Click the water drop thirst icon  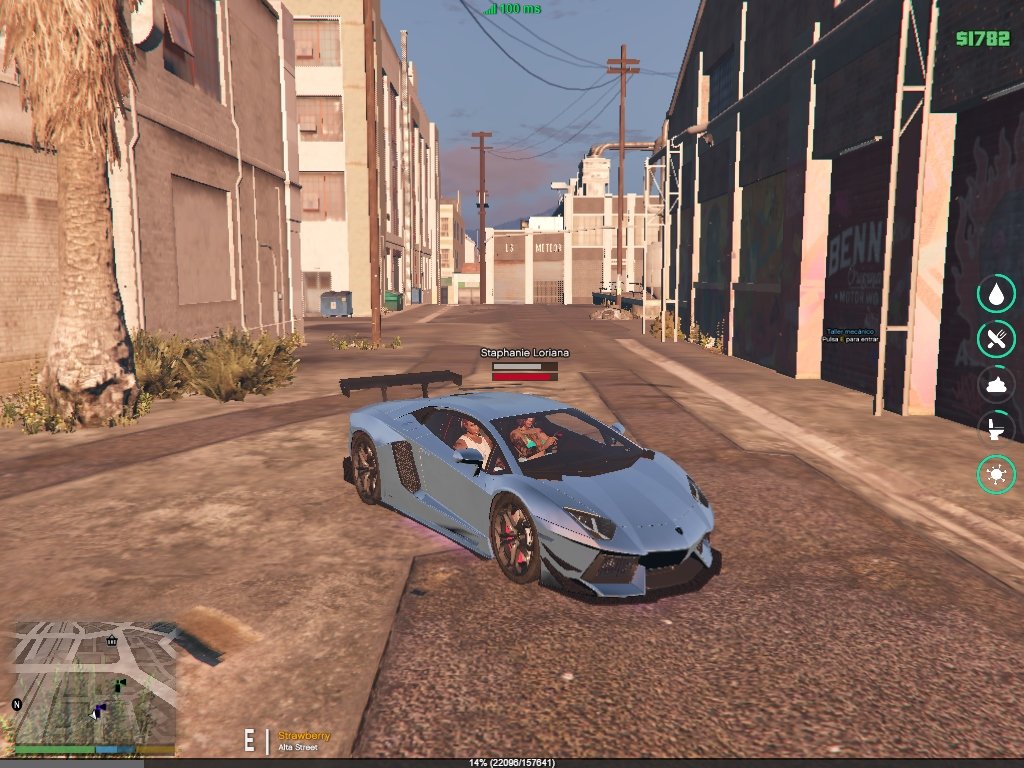pos(996,294)
